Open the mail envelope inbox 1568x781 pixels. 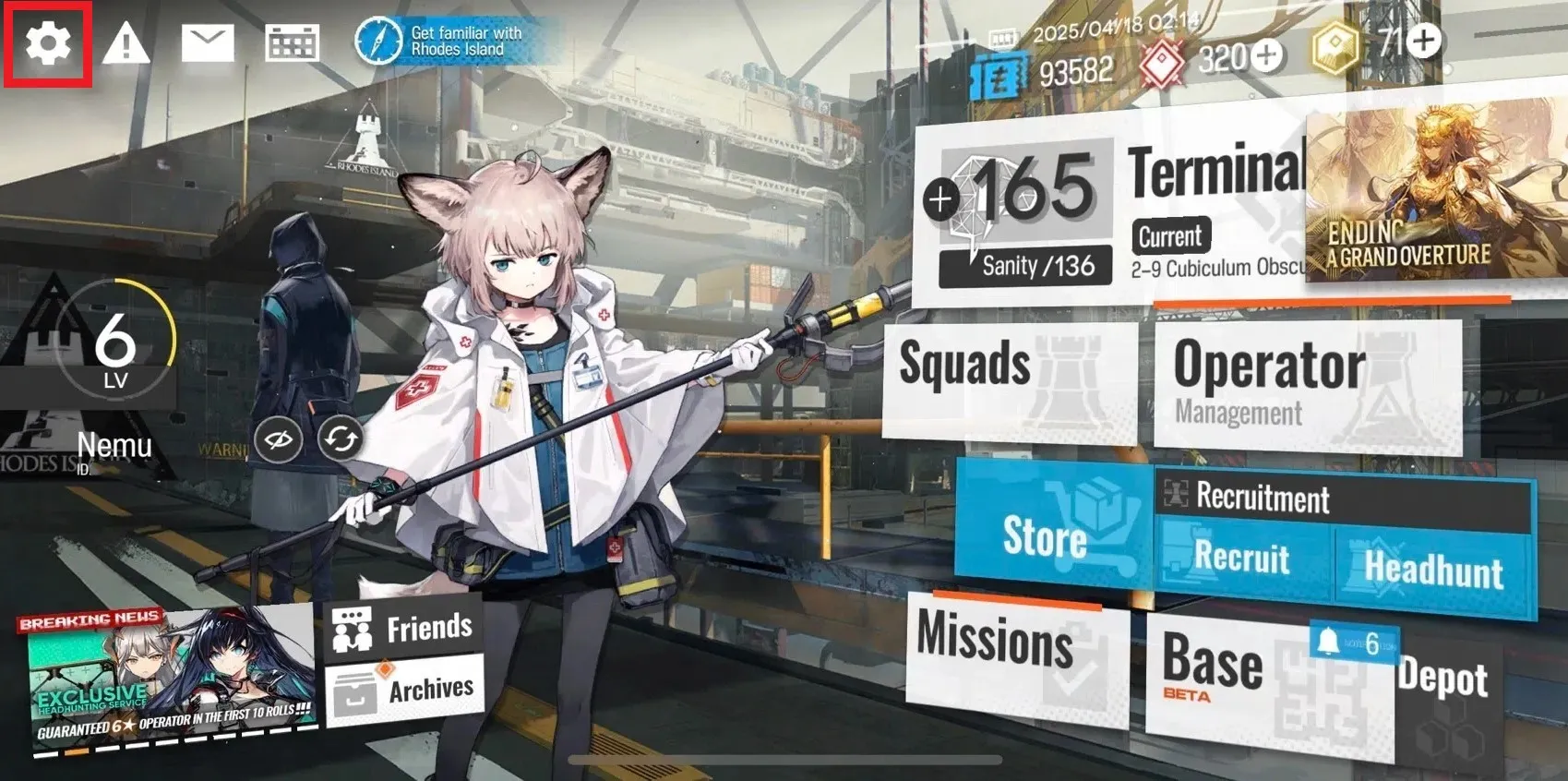tap(207, 43)
